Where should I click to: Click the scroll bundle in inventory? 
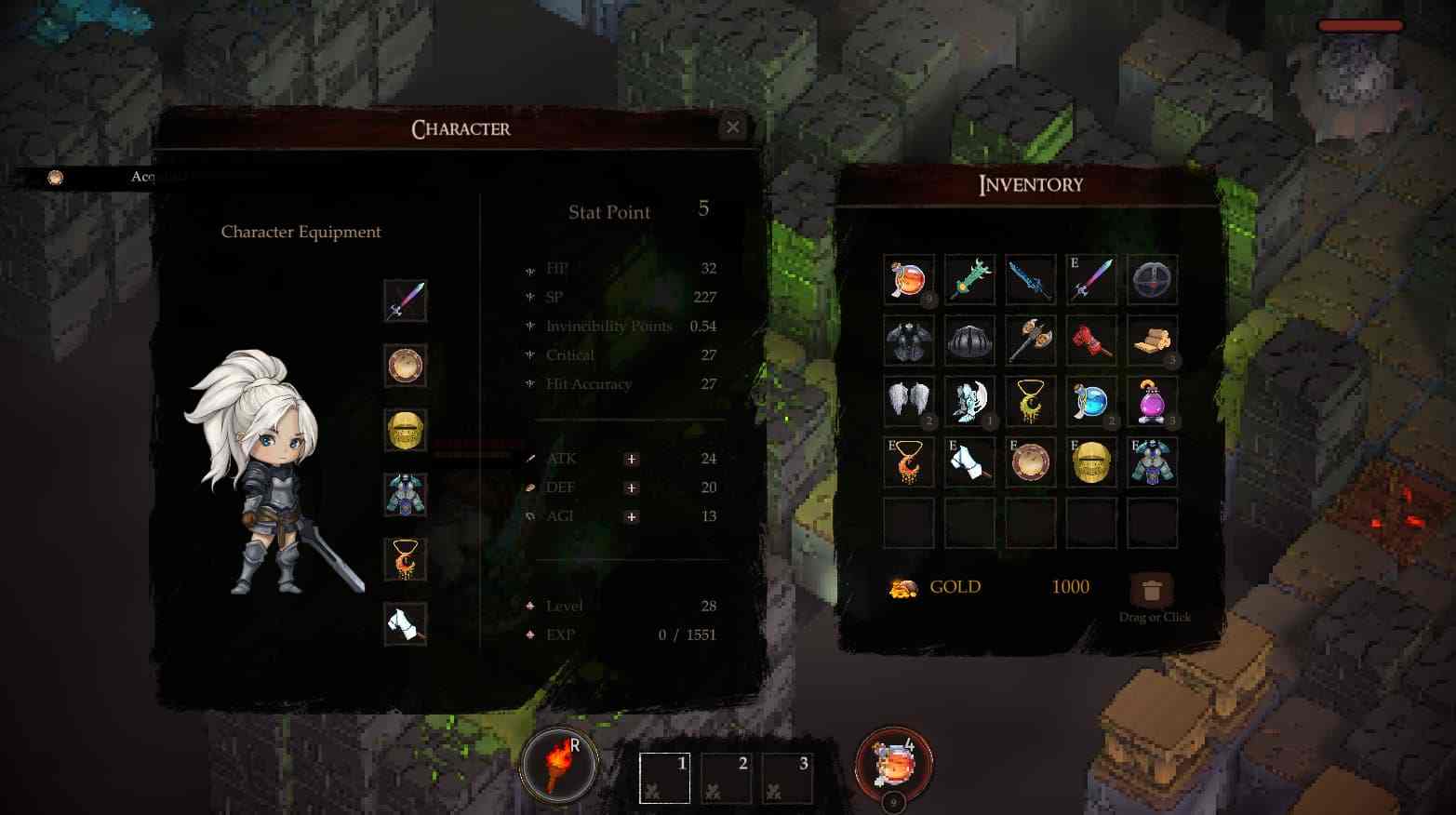tap(1152, 341)
